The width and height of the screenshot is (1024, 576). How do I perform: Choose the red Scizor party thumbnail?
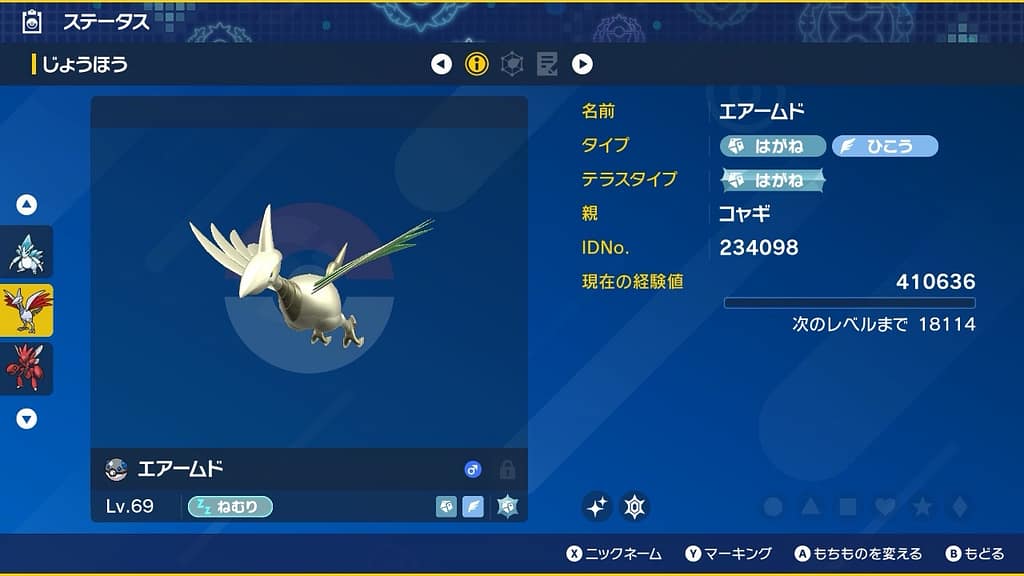26,368
